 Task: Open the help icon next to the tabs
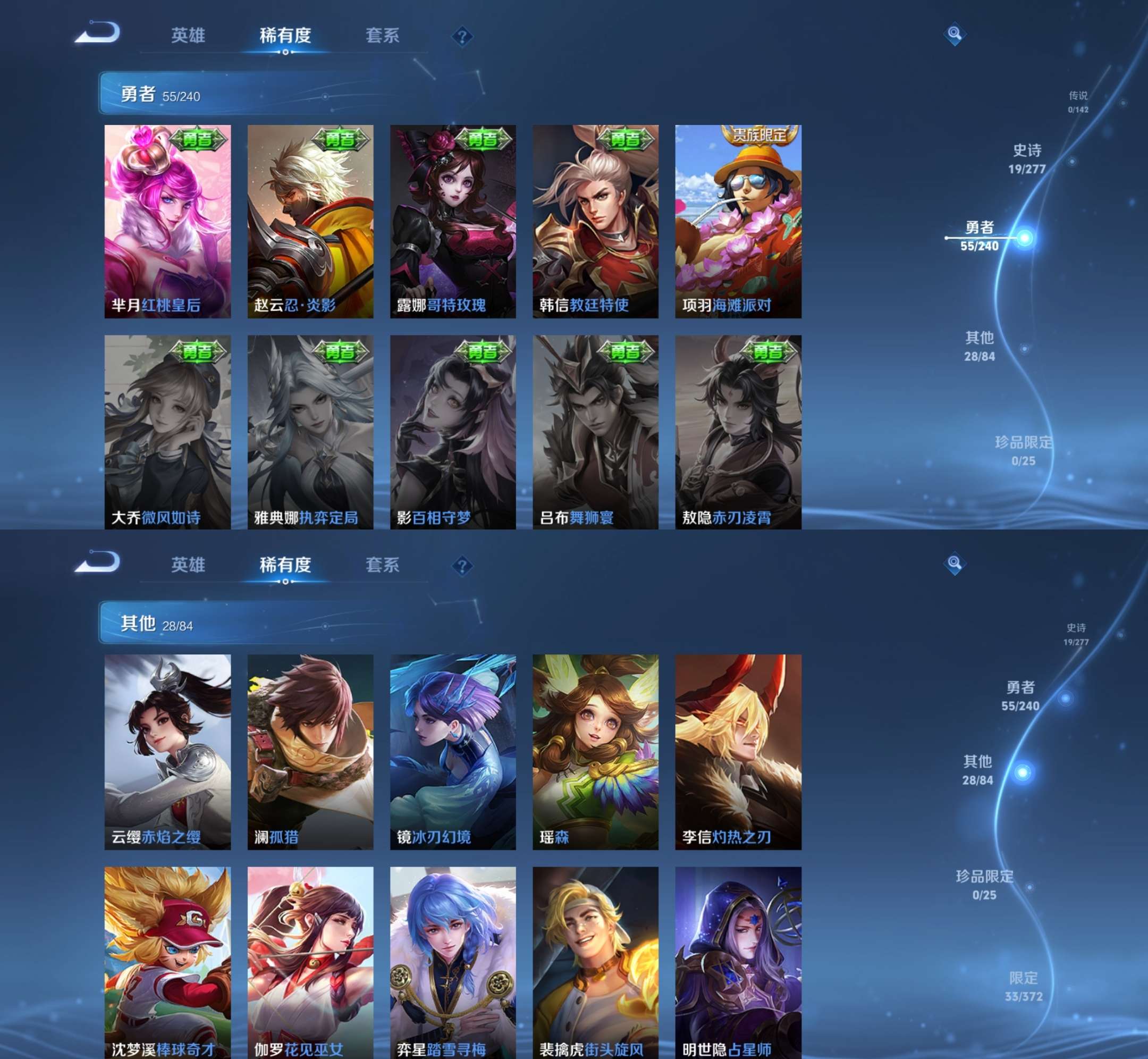[x=462, y=36]
